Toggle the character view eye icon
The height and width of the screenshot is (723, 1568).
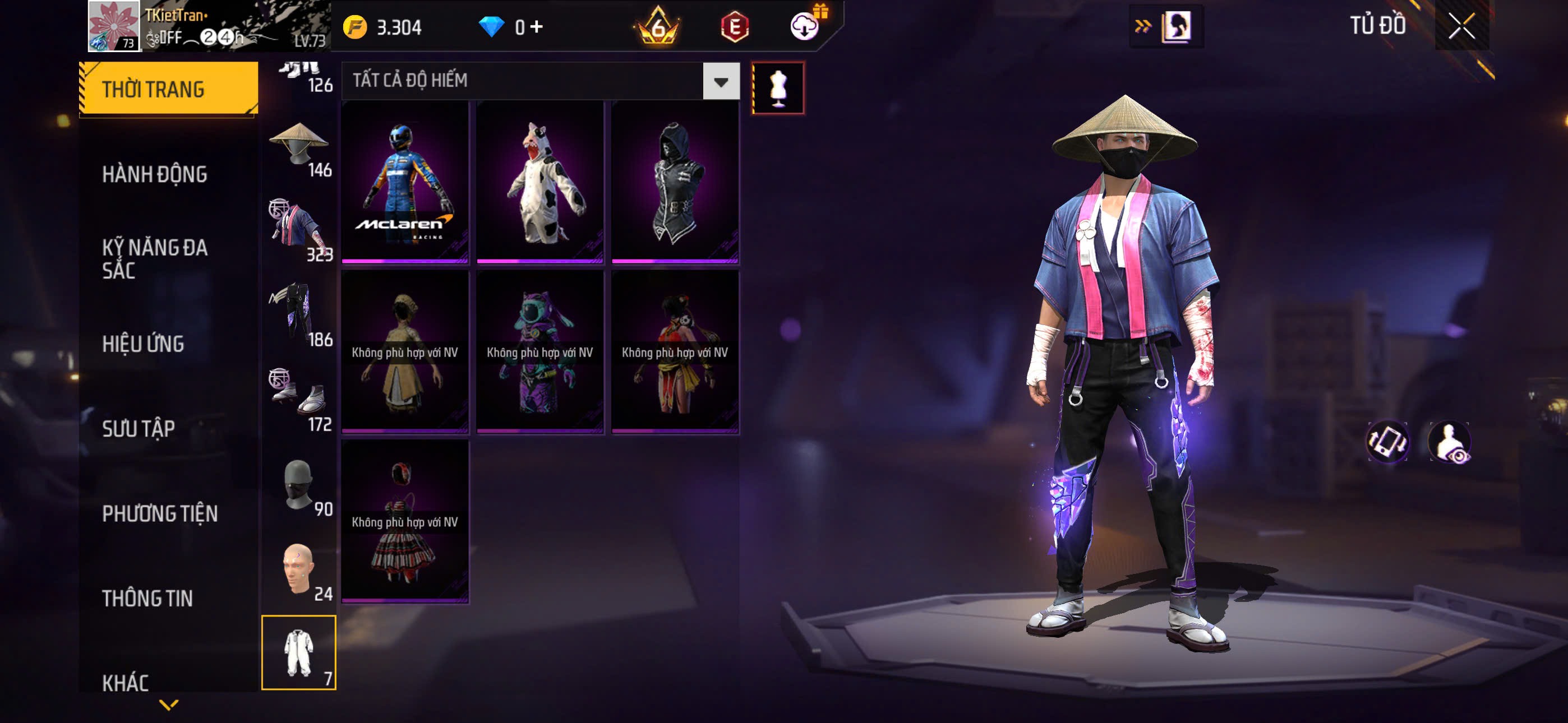[x=1450, y=442]
